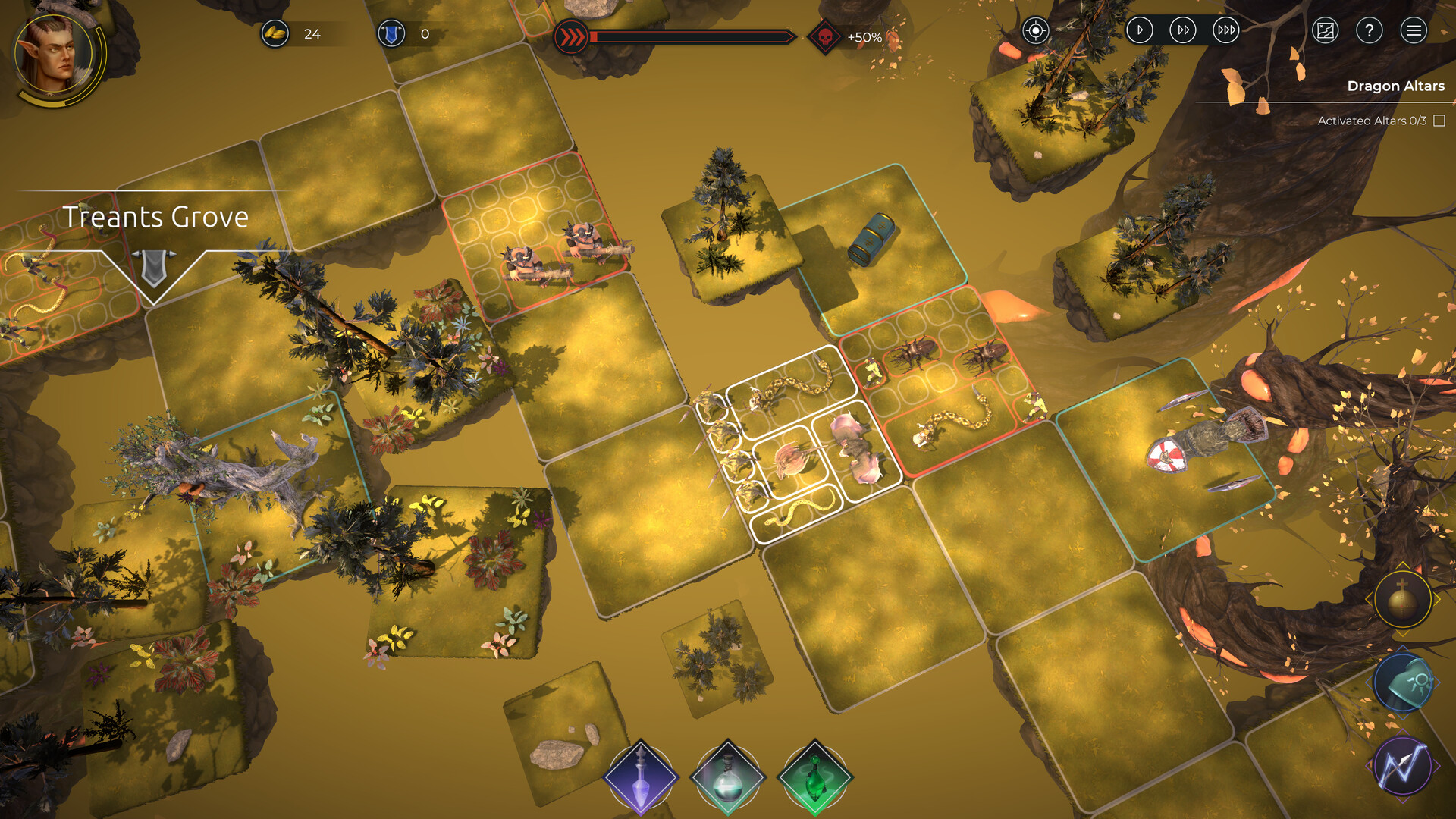Viewport: 1456px width, 819px height.
Task: Select the purple potion at the bottom
Action: [641, 779]
